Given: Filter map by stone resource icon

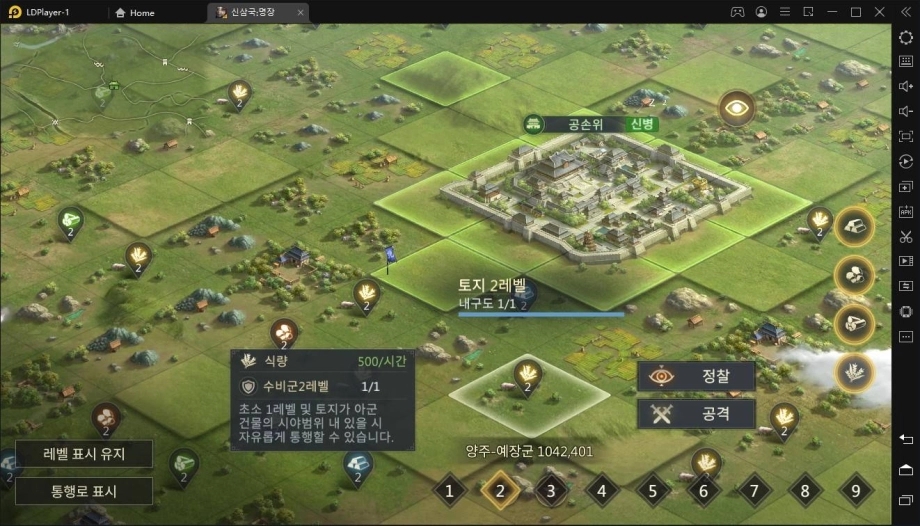Looking at the screenshot, I should (854, 275).
